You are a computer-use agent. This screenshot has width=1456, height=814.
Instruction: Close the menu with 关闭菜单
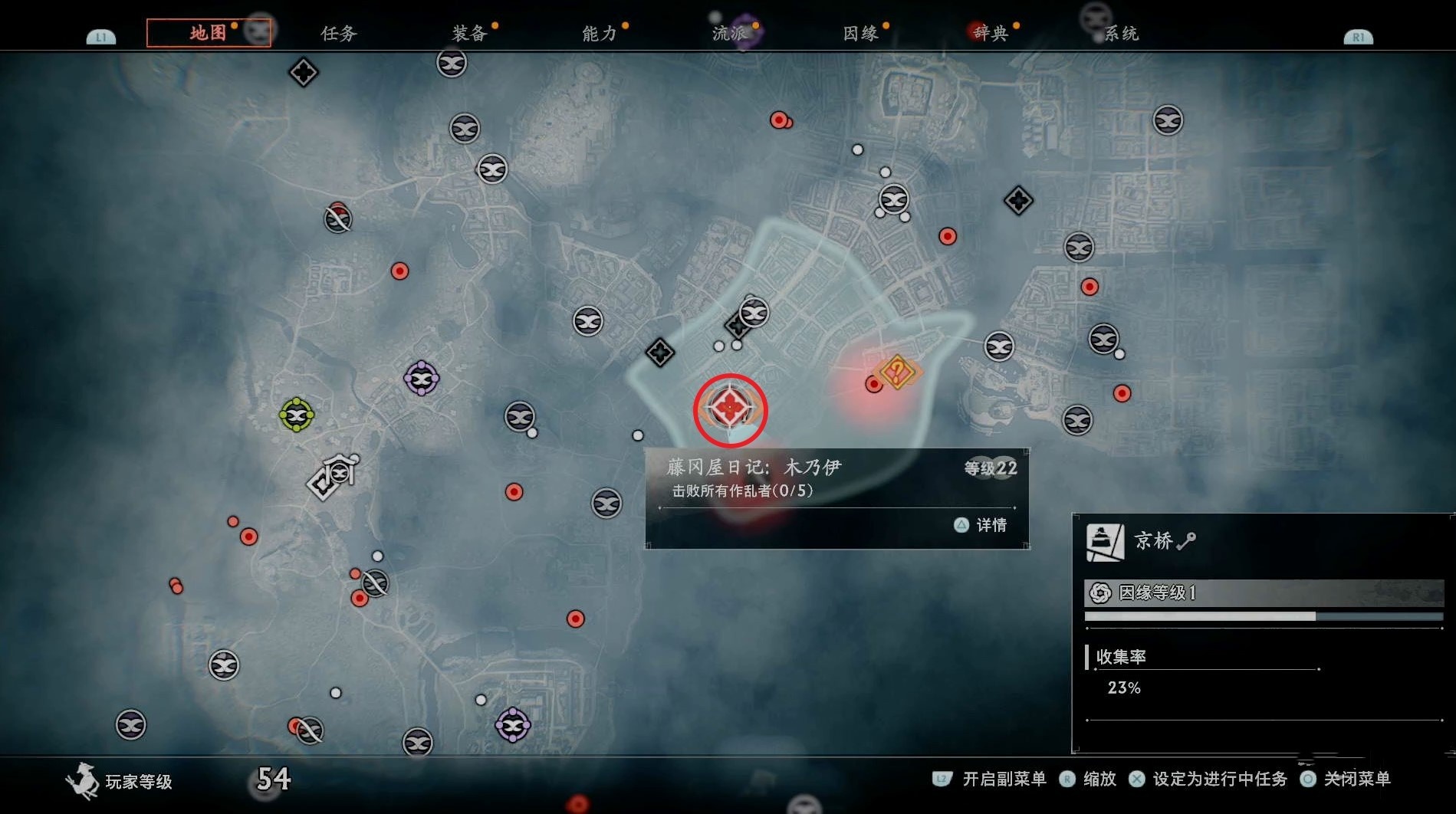[1346, 780]
